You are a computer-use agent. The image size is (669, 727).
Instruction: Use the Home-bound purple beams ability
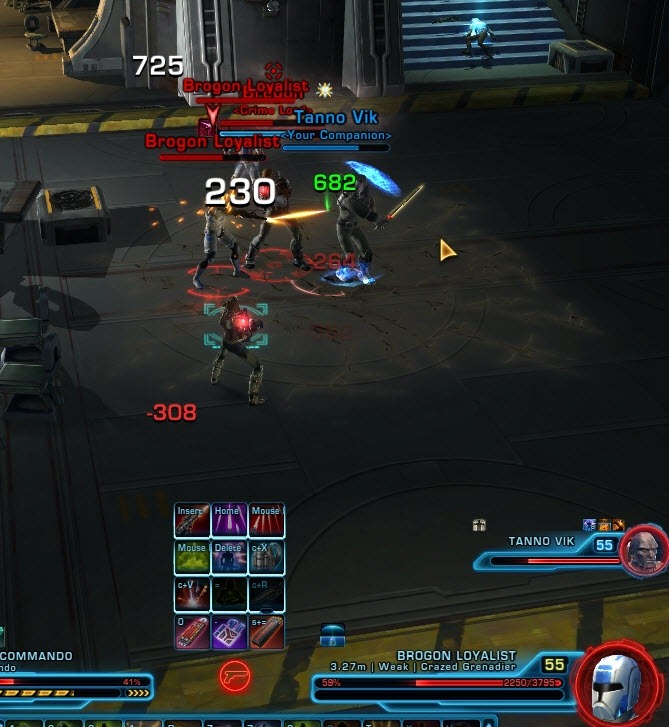coord(229,521)
